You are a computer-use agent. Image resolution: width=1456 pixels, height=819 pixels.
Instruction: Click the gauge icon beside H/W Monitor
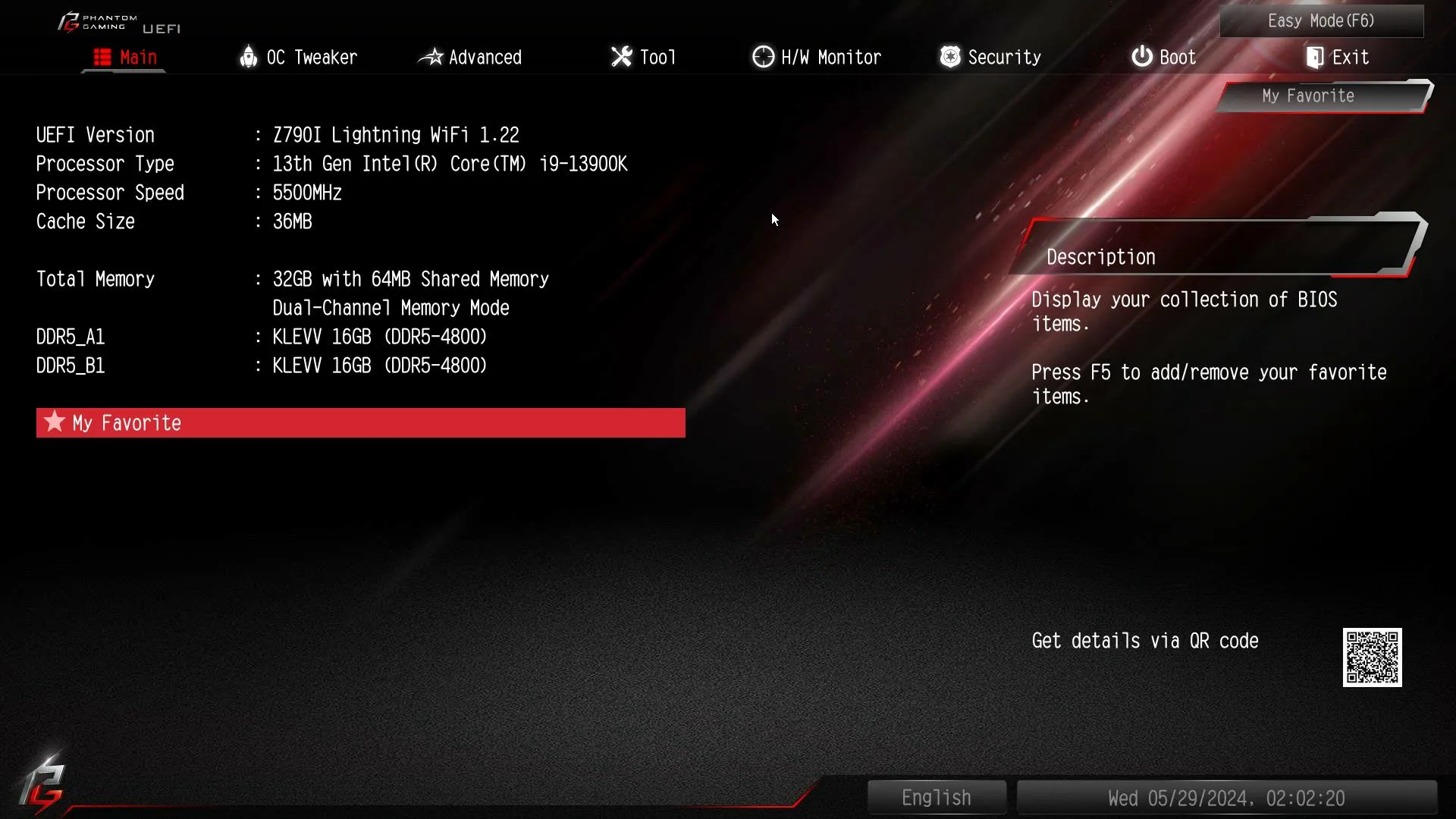pos(762,56)
